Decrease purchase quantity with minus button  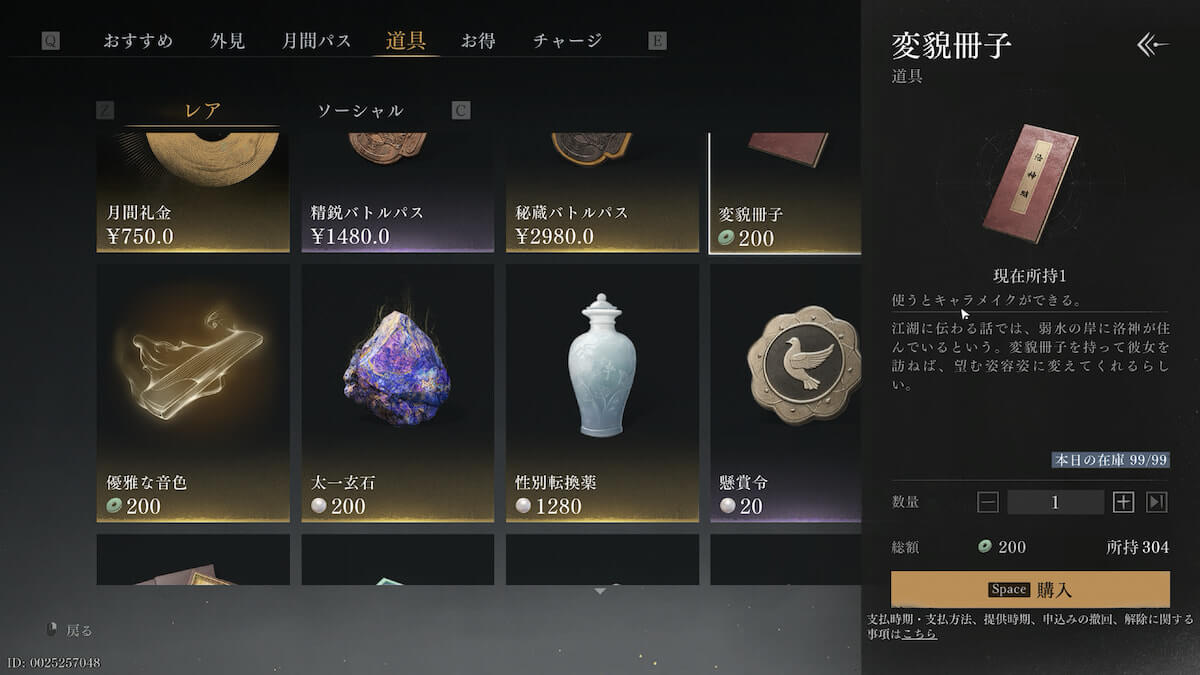coord(988,502)
